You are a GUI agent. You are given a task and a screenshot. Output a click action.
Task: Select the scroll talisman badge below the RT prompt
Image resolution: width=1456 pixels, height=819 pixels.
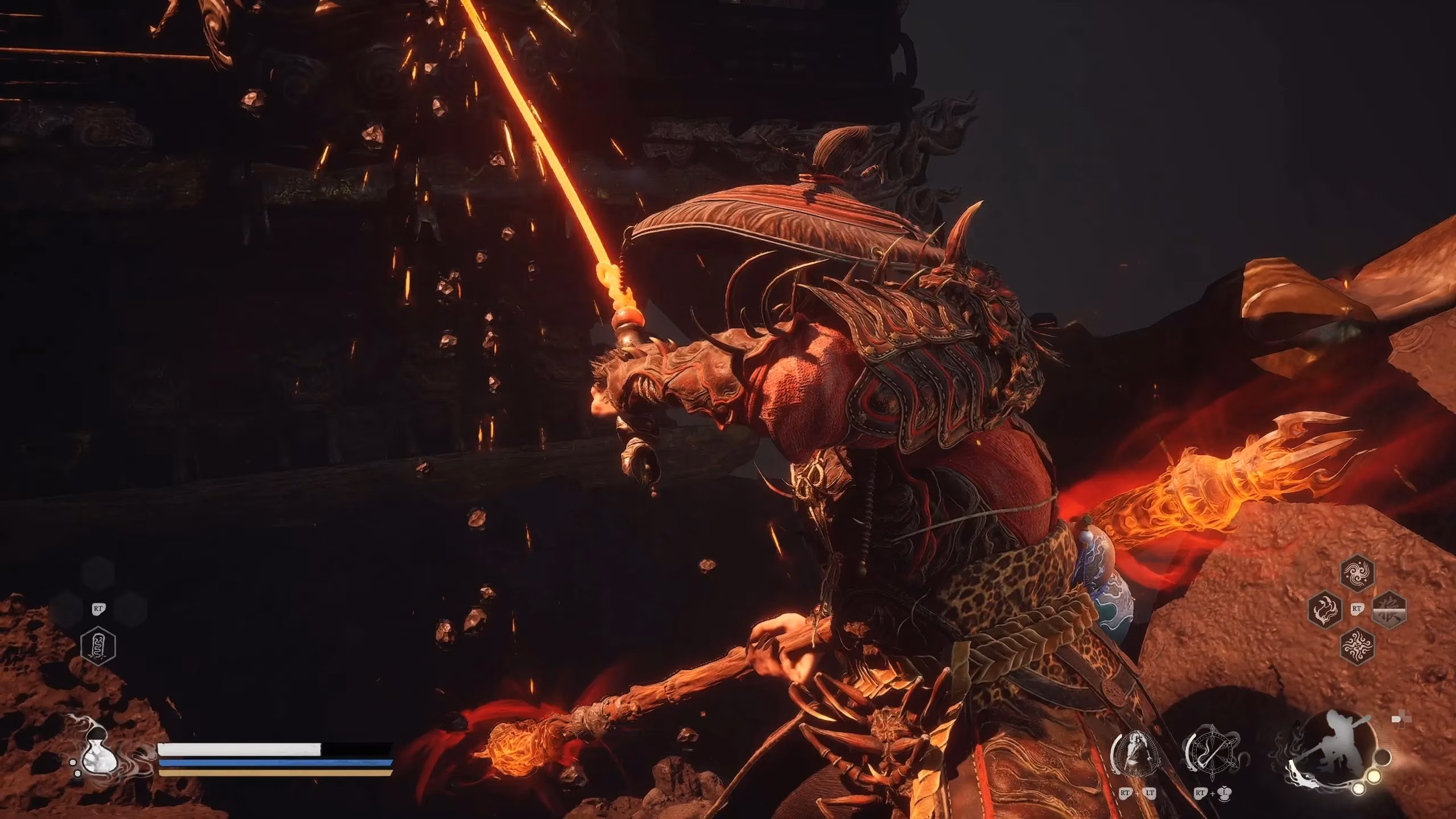97,646
